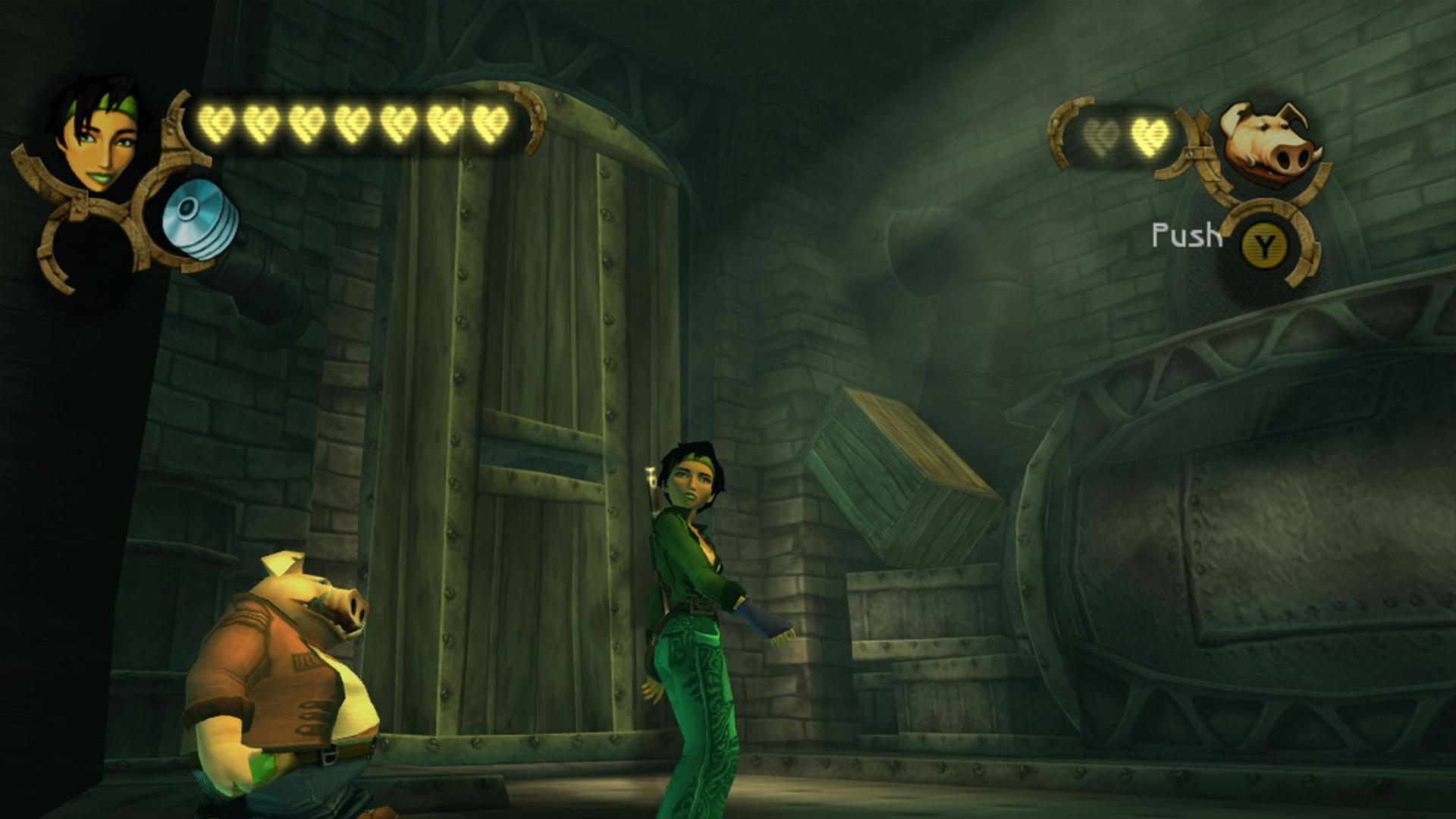Toggle the glowing middle heart in Jade's bar
Viewport: 1456px width, 819px height.
[x=353, y=121]
